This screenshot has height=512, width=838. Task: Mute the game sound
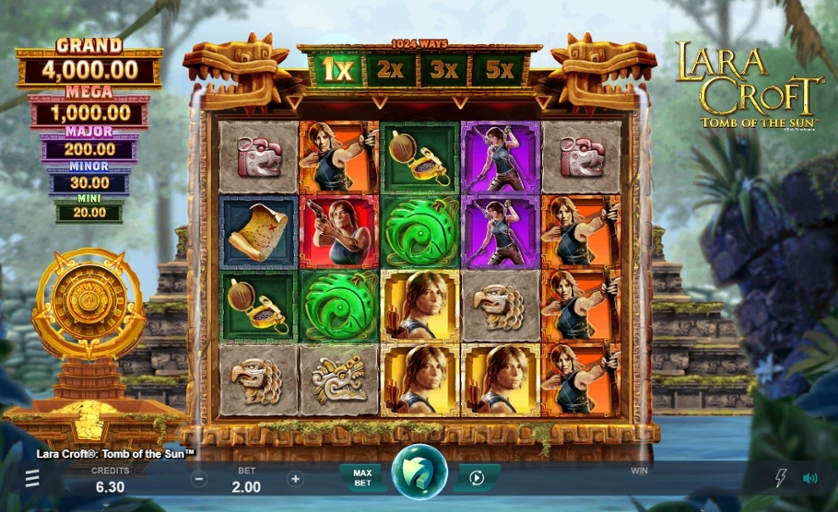[x=809, y=478]
